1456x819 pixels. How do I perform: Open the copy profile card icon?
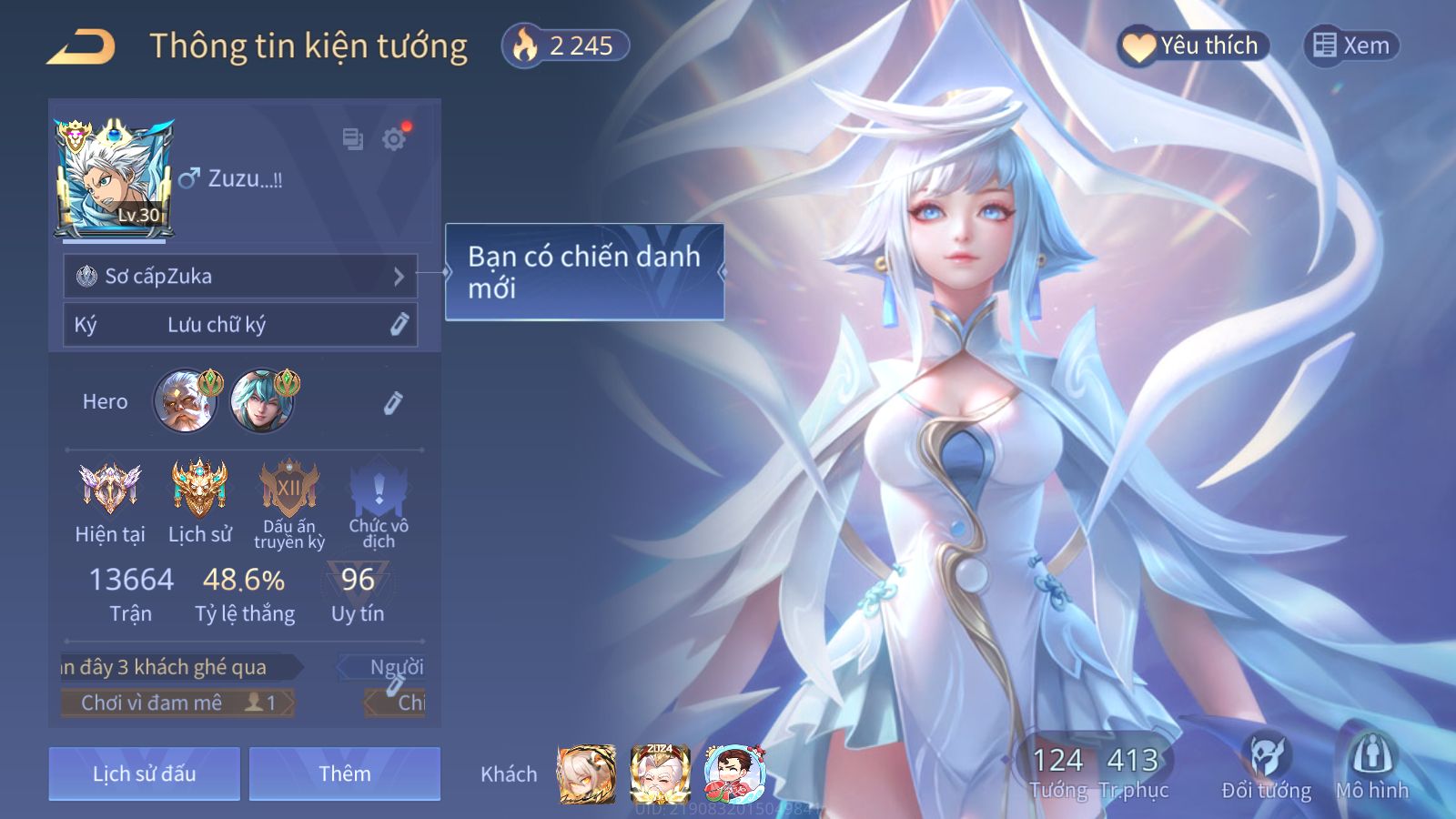coord(352,139)
